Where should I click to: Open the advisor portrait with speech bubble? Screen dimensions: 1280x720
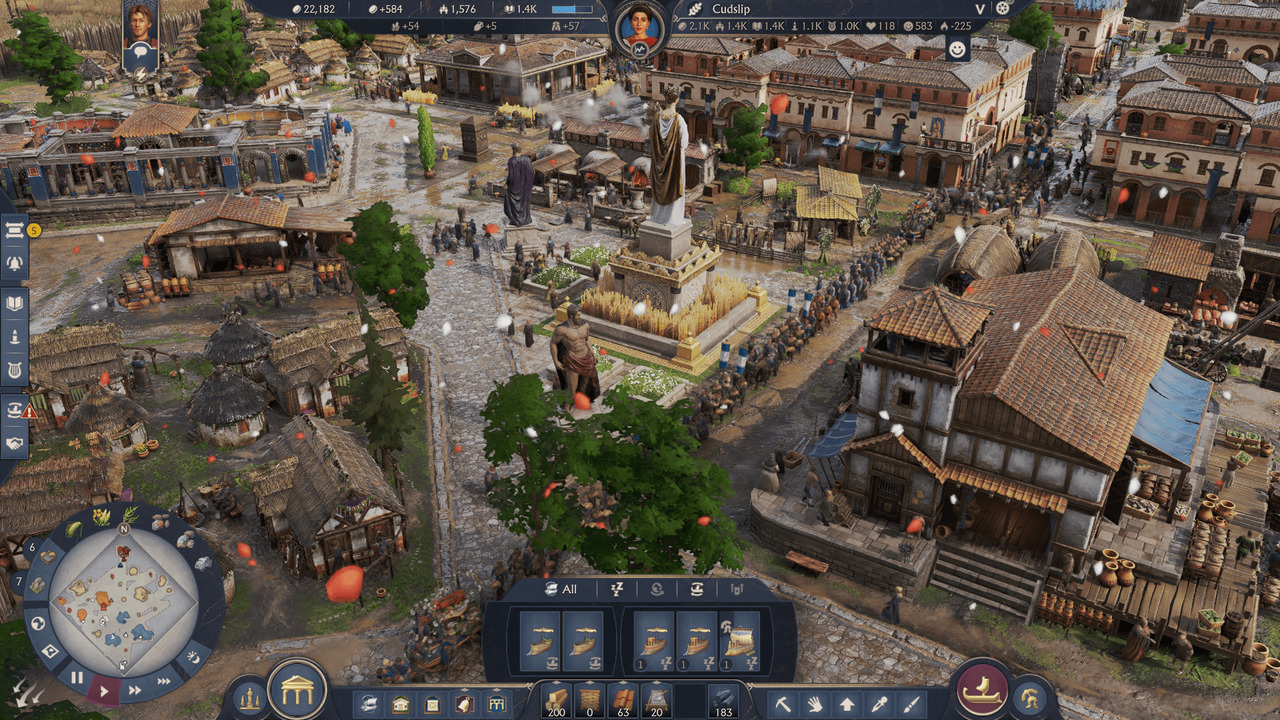(x=140, y=30)
